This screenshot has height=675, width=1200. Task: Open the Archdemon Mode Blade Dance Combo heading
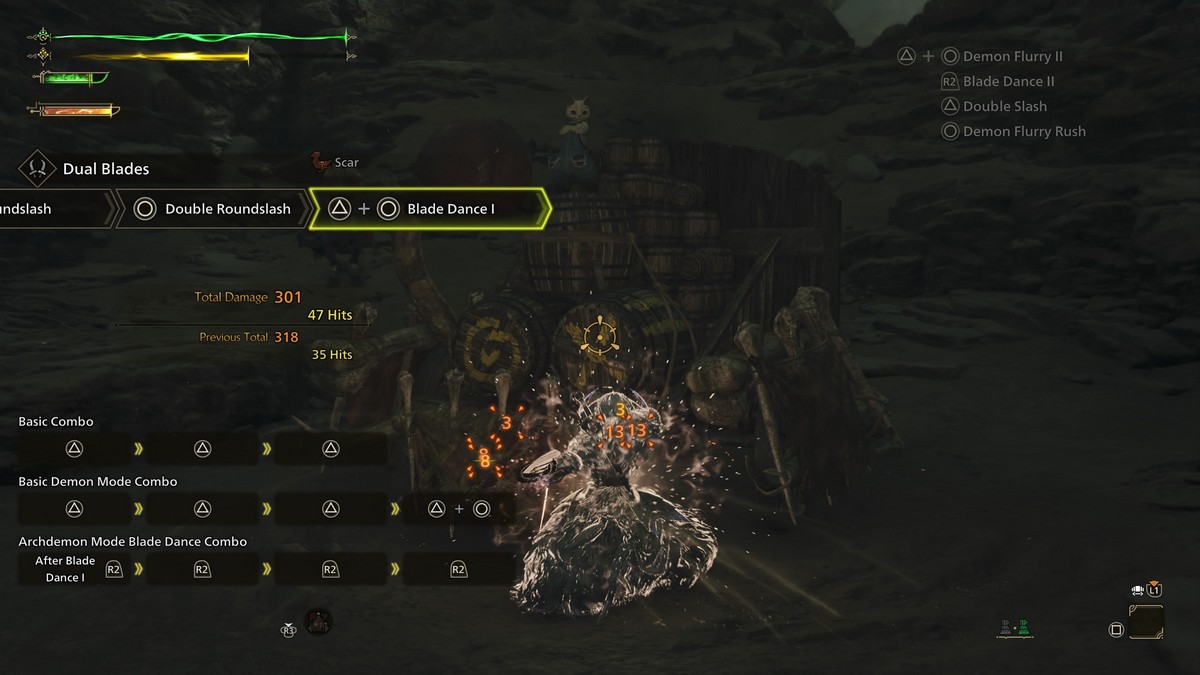[x=133, y=542]
